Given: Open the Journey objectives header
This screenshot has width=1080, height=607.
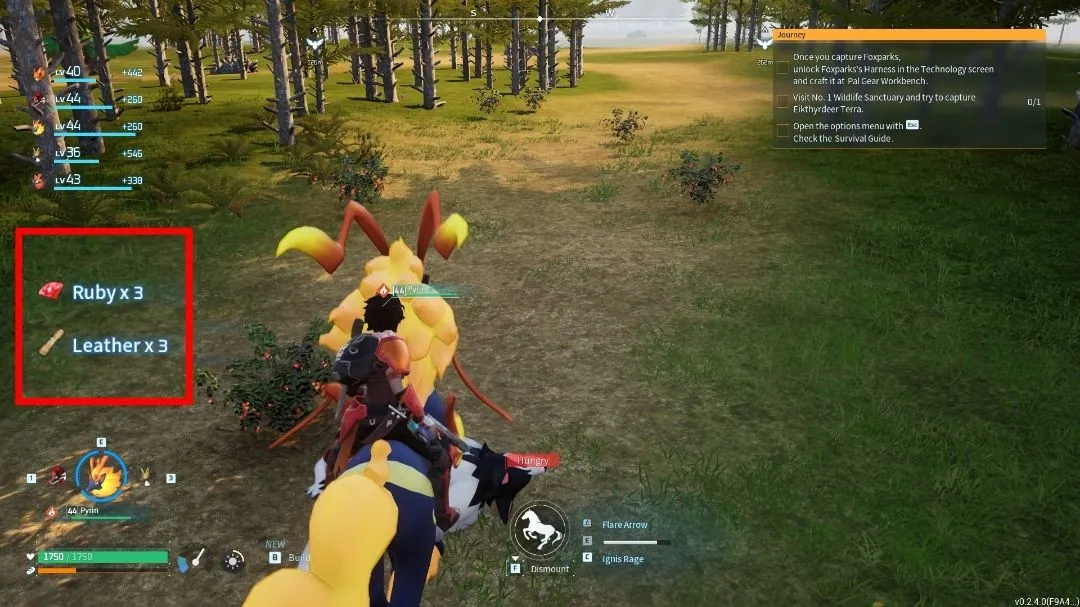Looking at the screenshot, I should (909, 35).
